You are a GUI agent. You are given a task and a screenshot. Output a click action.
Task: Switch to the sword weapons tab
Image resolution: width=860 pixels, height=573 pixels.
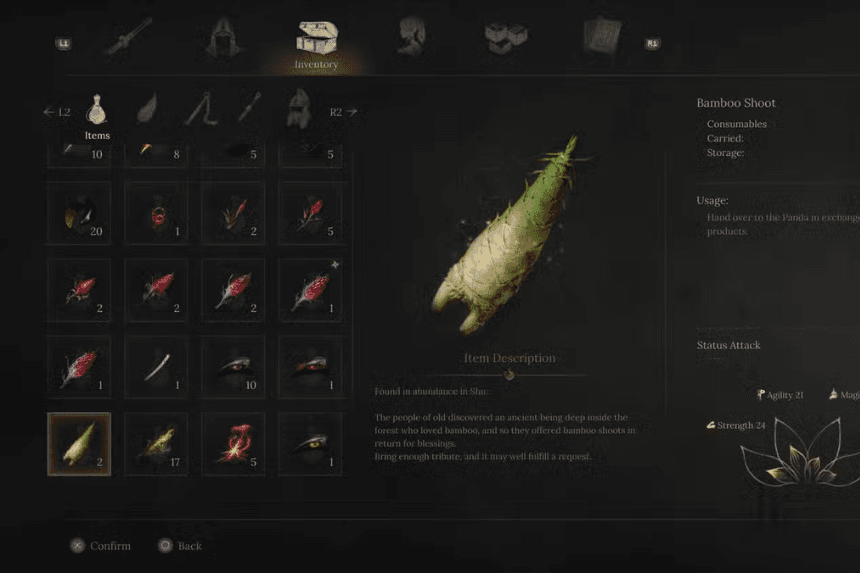[x=128, y=40]
